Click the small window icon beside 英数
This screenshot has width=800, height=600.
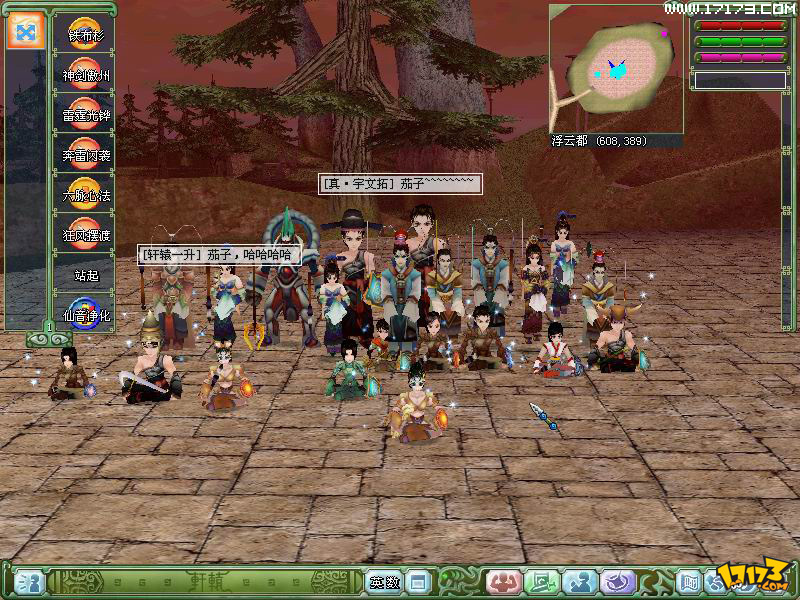tap(418, 582)
